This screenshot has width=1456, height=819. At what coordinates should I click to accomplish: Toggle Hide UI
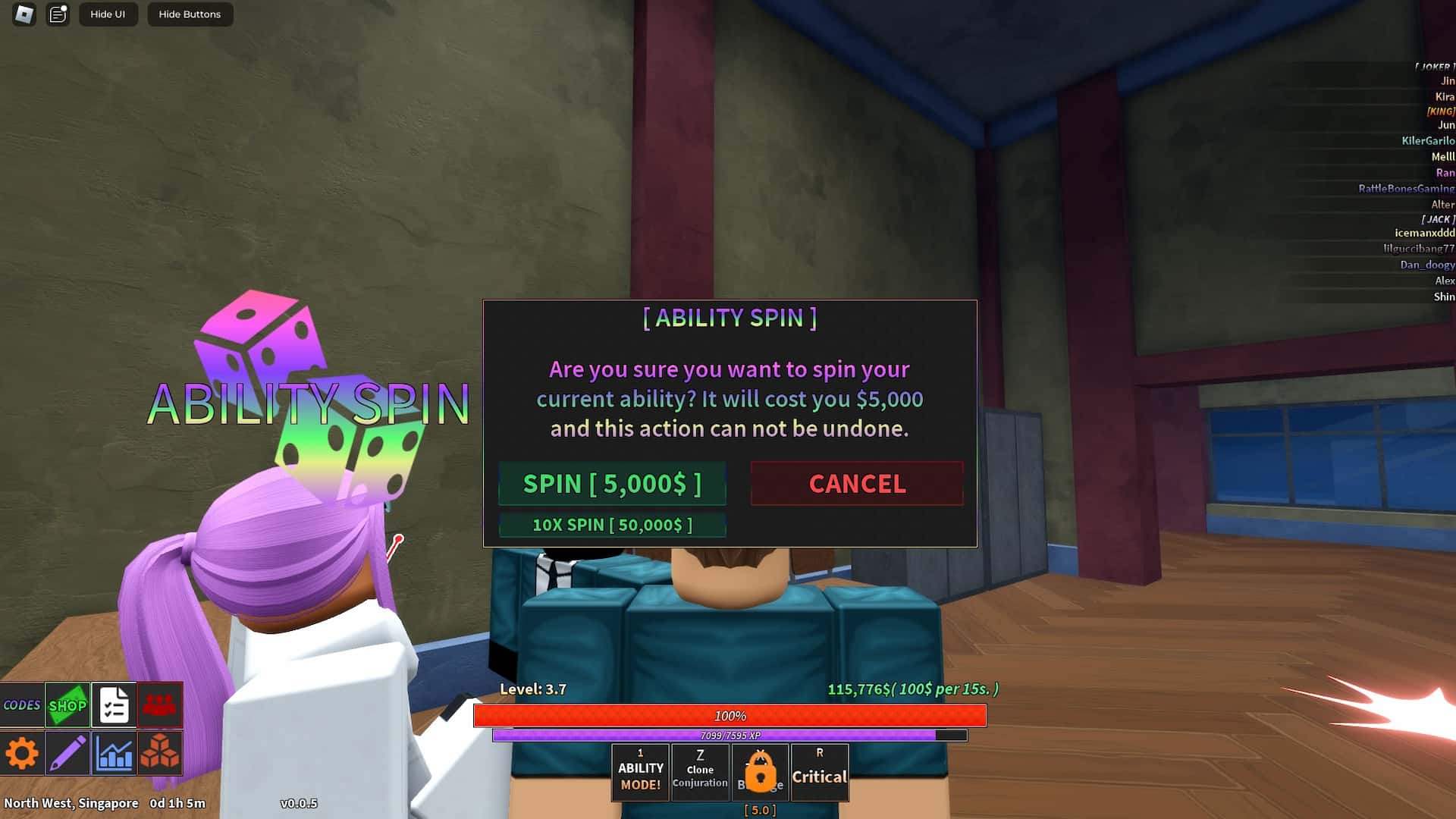[108, 14]
